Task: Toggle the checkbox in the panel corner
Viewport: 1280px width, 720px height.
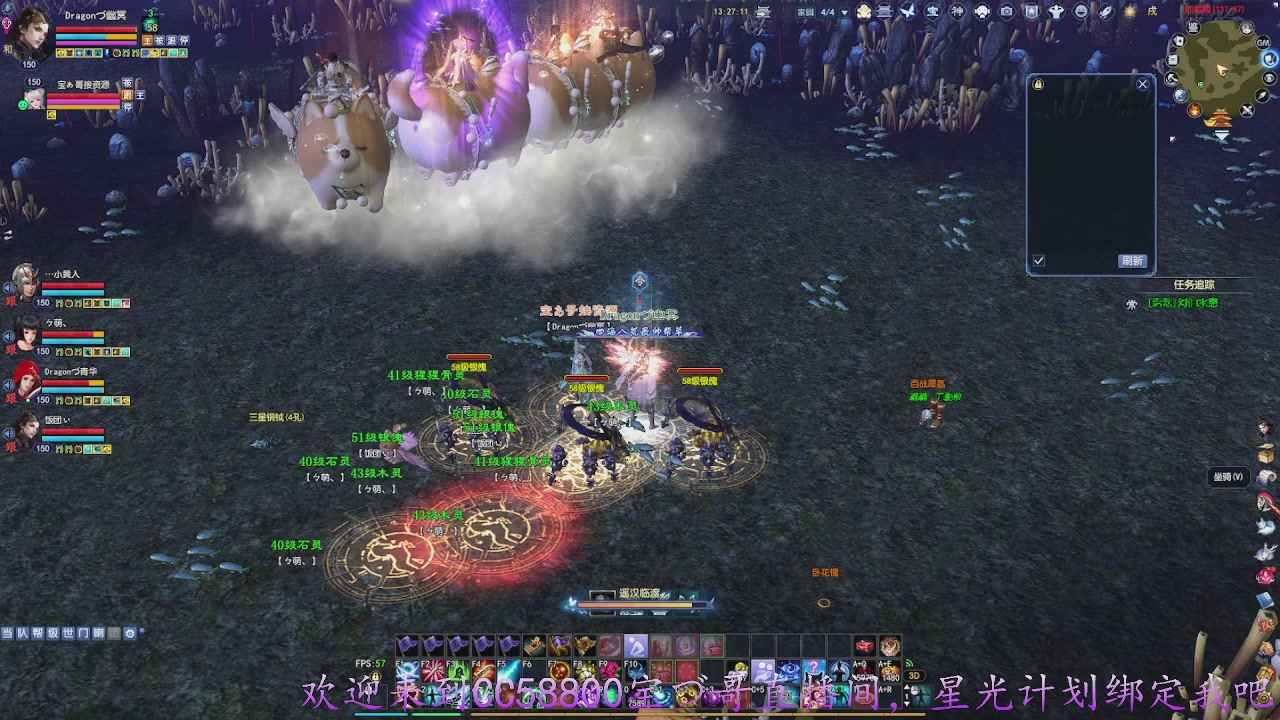Action: (x=1039, y=261)
